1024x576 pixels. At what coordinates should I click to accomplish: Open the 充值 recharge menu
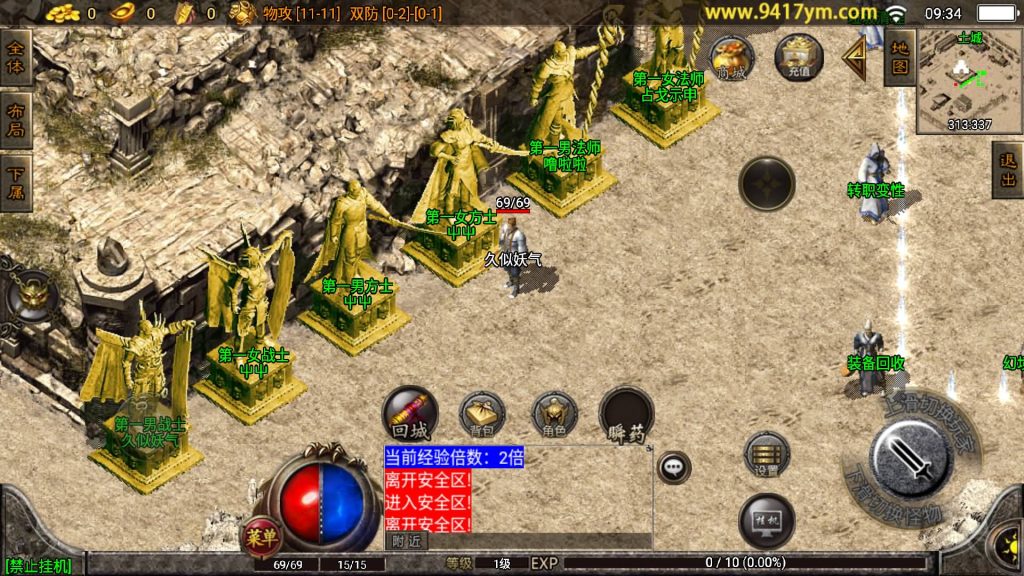click(798, 56)
